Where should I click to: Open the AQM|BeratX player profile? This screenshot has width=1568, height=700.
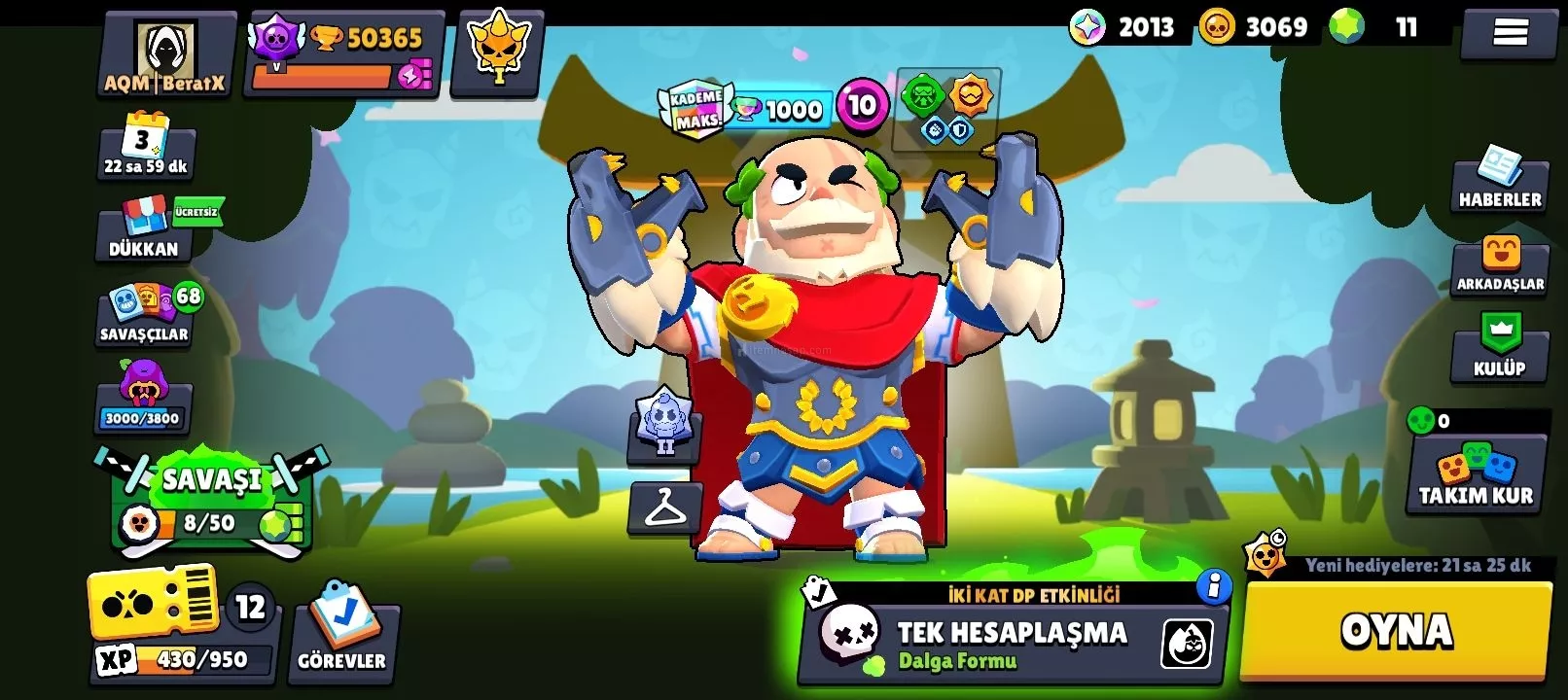point(165,55)
